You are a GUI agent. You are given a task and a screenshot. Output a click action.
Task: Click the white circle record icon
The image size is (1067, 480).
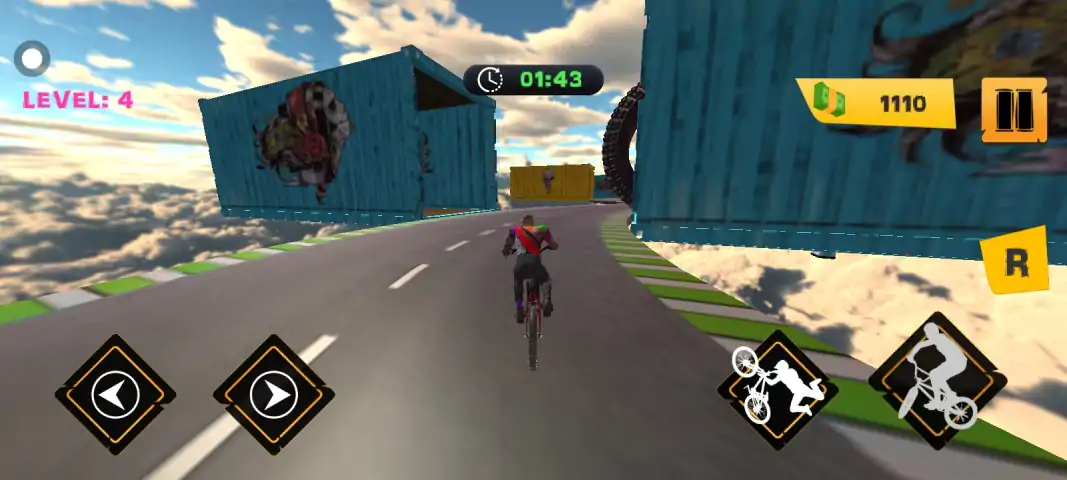(x=33, y=58)
